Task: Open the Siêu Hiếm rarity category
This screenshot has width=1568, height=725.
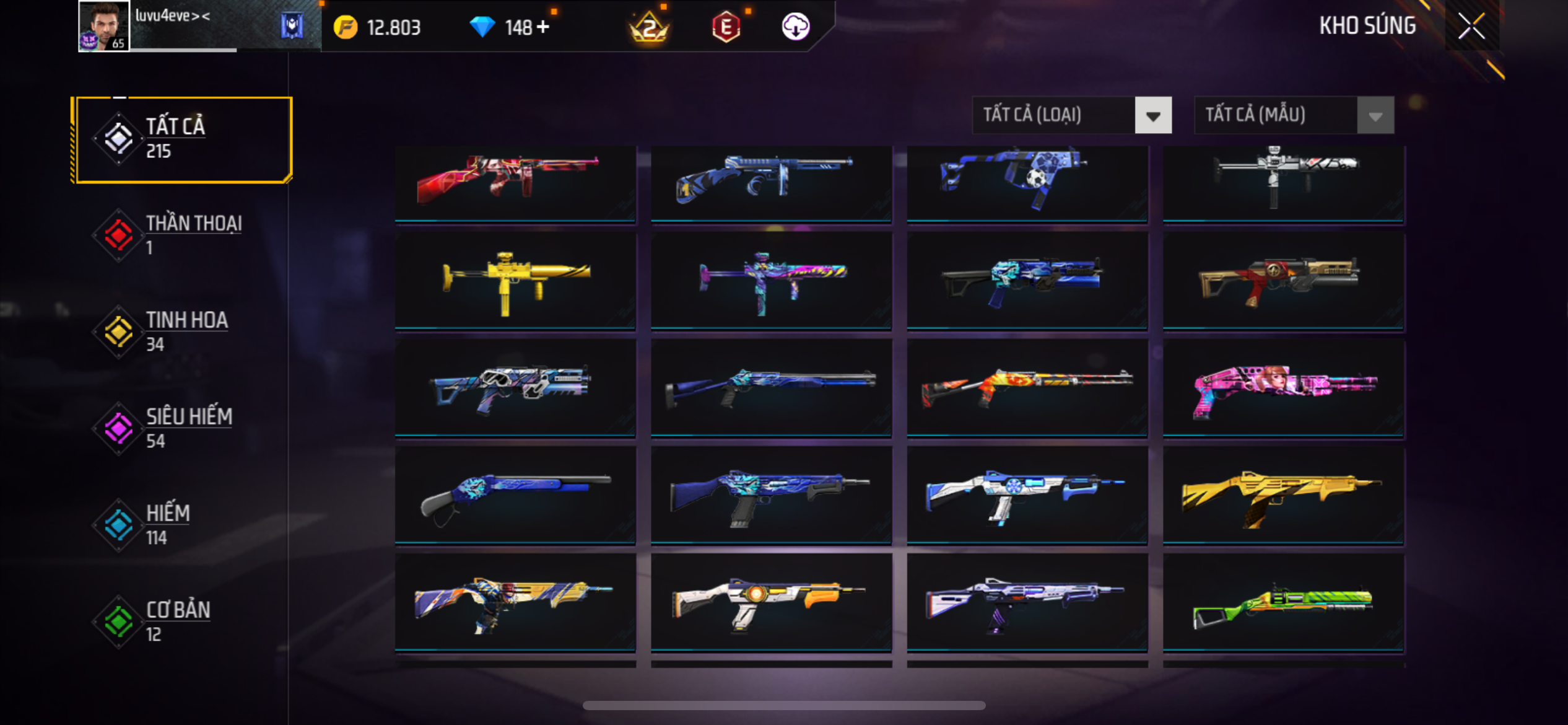Action: pyautogui.click(x=180, y=428)
